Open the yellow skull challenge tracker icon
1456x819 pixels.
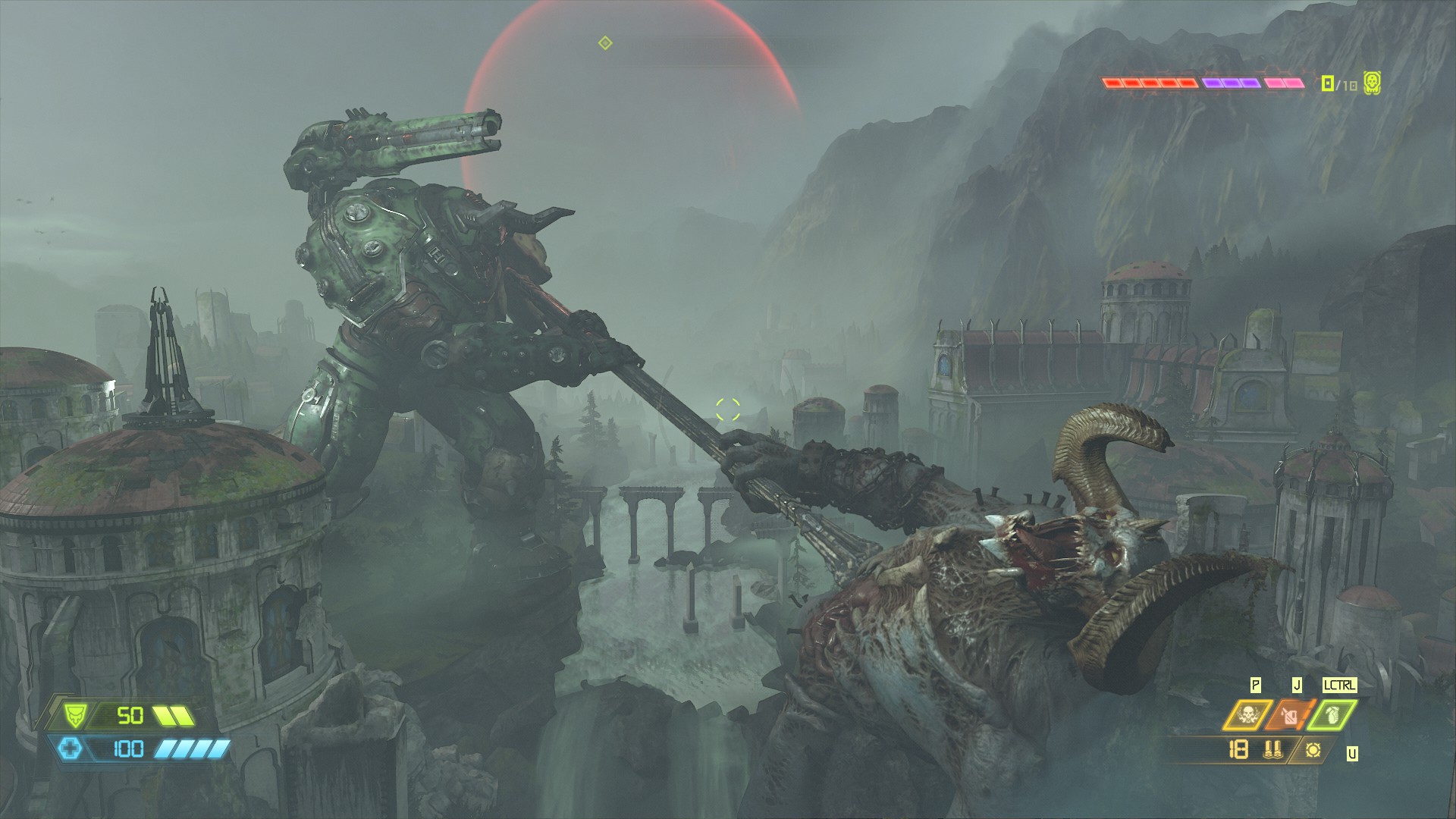pyautogui.click(x=1371, y=83)
